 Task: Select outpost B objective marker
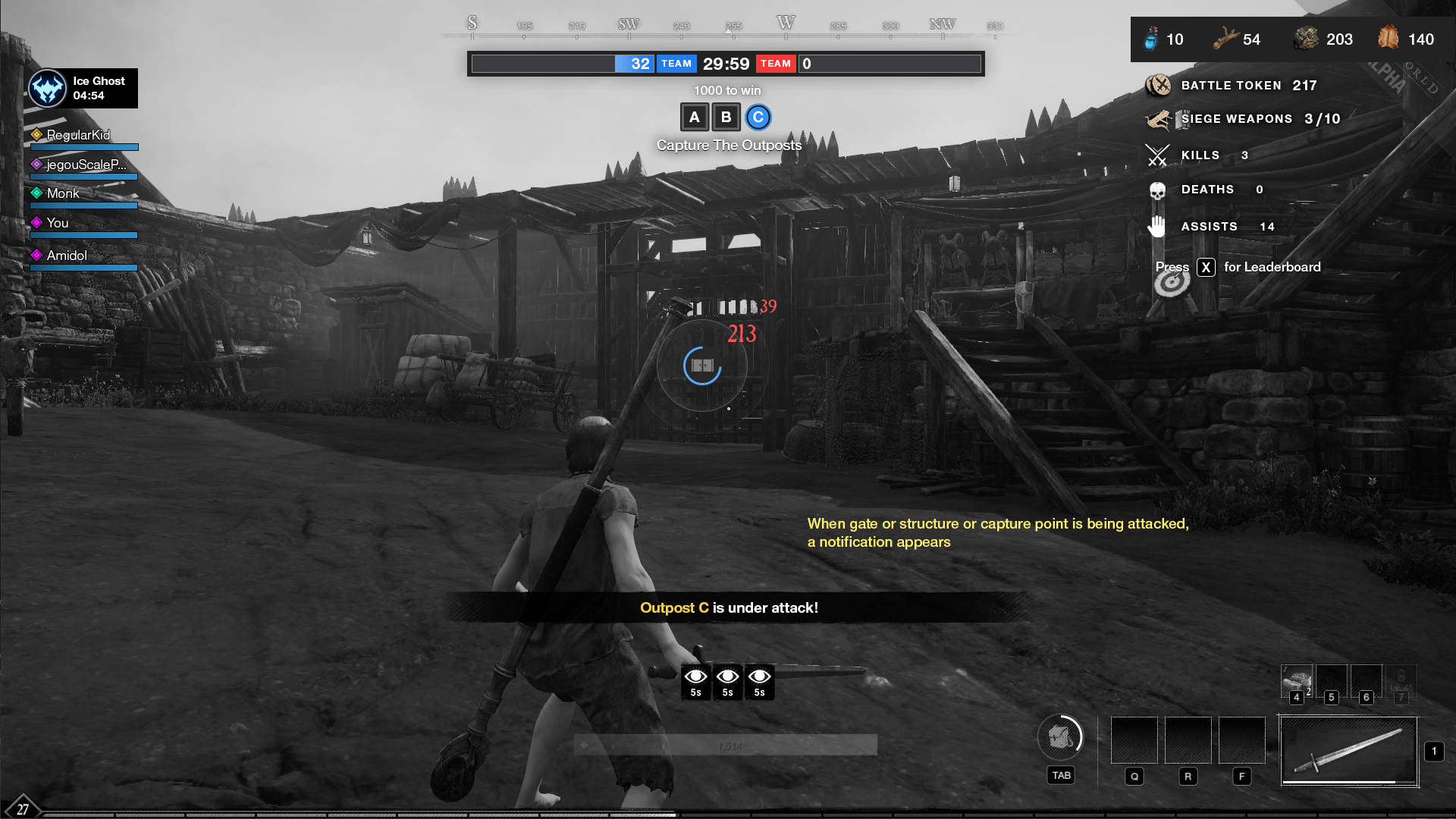point(726,118)
